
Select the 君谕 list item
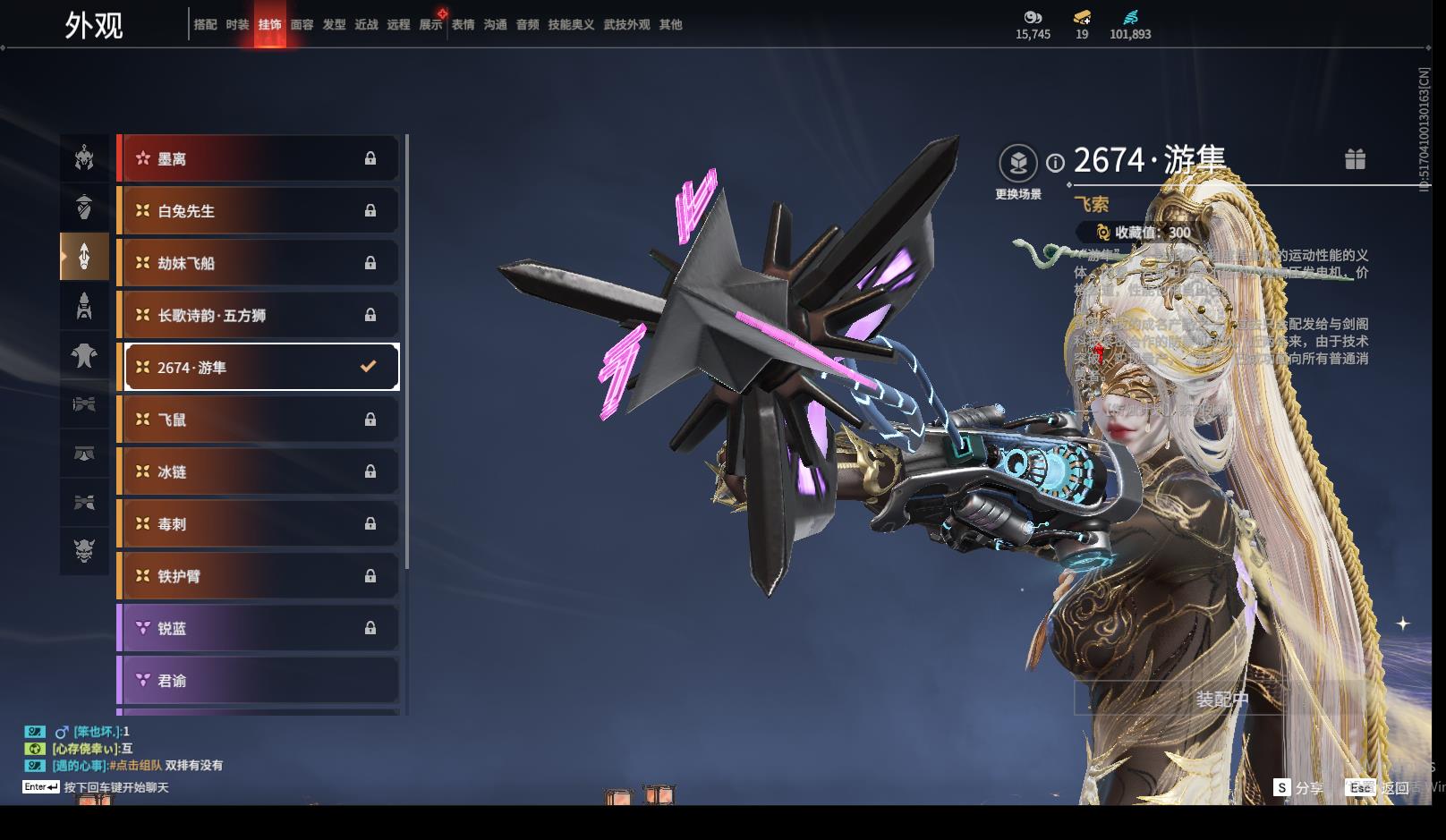click(x=259, y=680)
